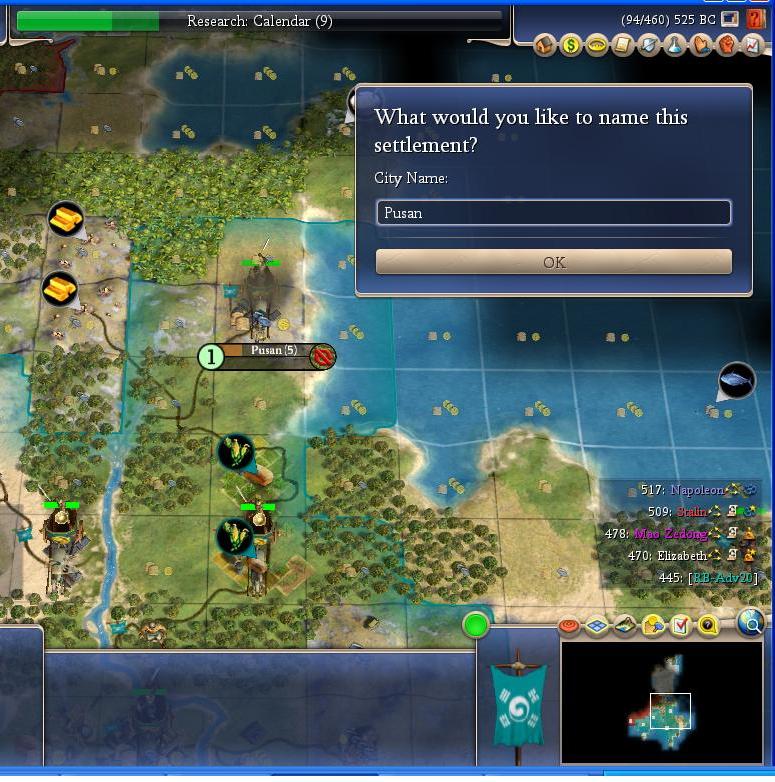Confirm the city name with OK
Screen dimensions: 775x782
553,262
